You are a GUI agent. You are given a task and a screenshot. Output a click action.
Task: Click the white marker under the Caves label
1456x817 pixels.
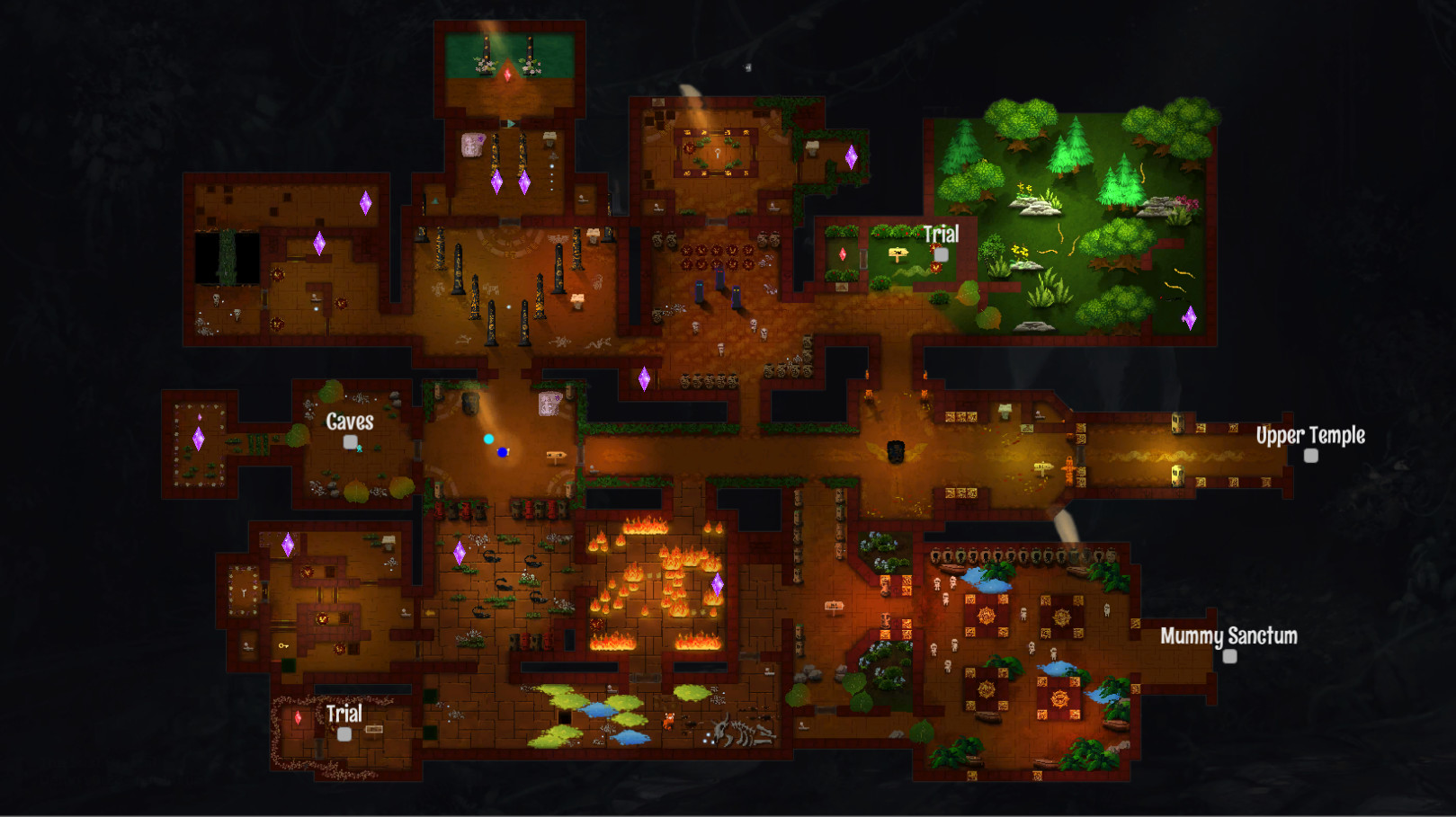coord(350,441)
